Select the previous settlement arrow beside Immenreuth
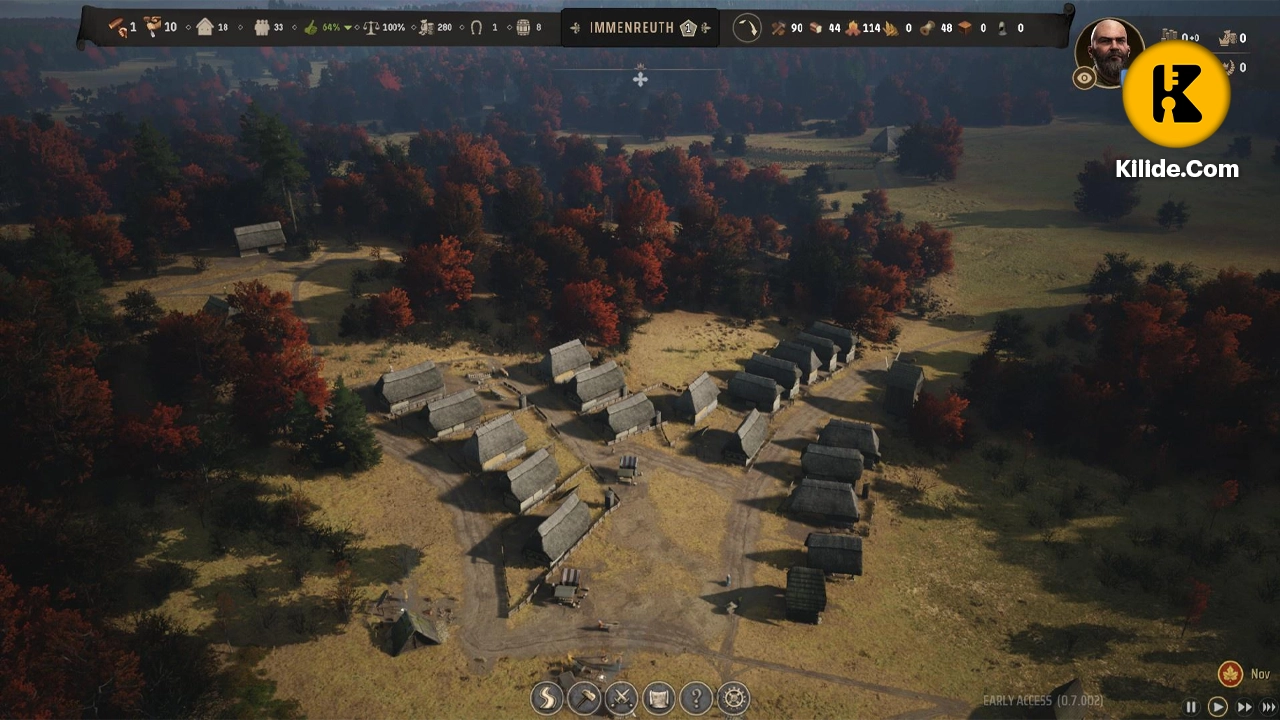This screenshot has height=720, width=1280. point(574,28)
